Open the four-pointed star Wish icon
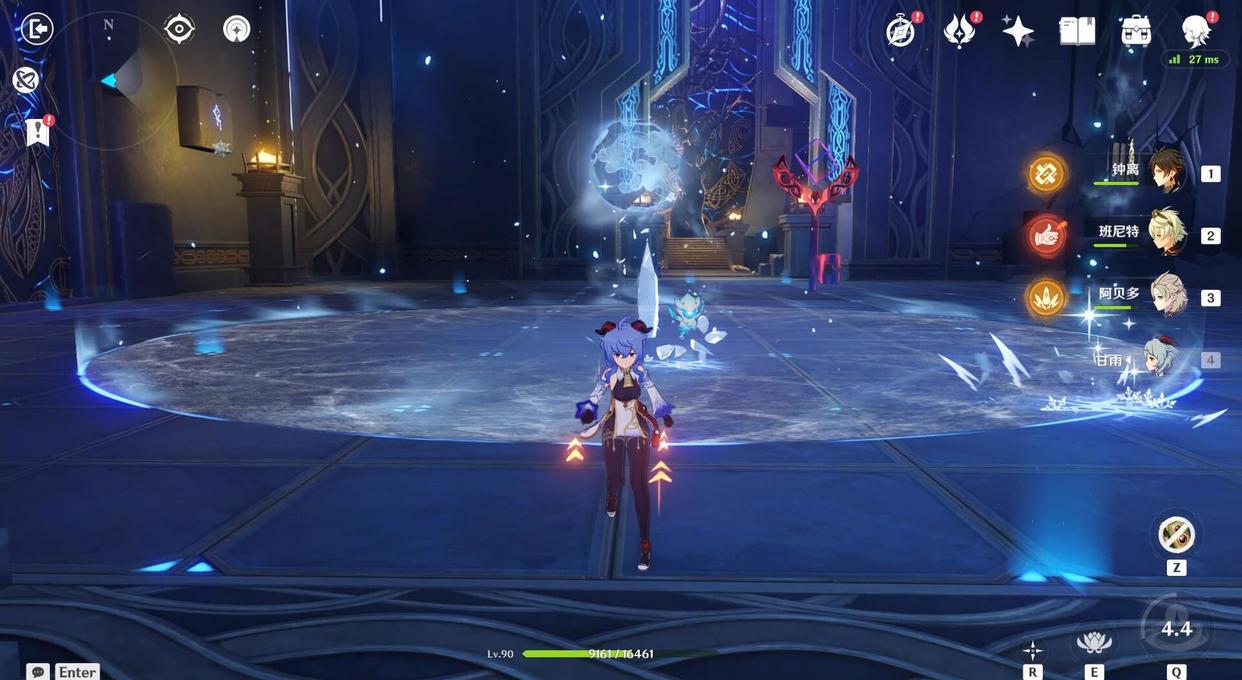 coord(1018,31)
